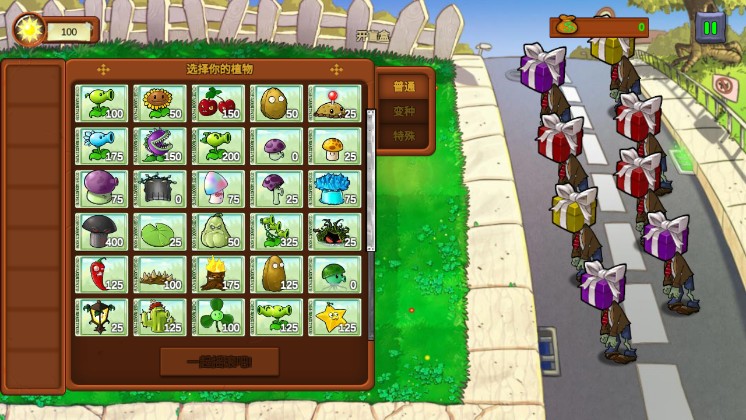
Task: Choose the Ice-shroom seed card
Action: [x=335, y=188]
